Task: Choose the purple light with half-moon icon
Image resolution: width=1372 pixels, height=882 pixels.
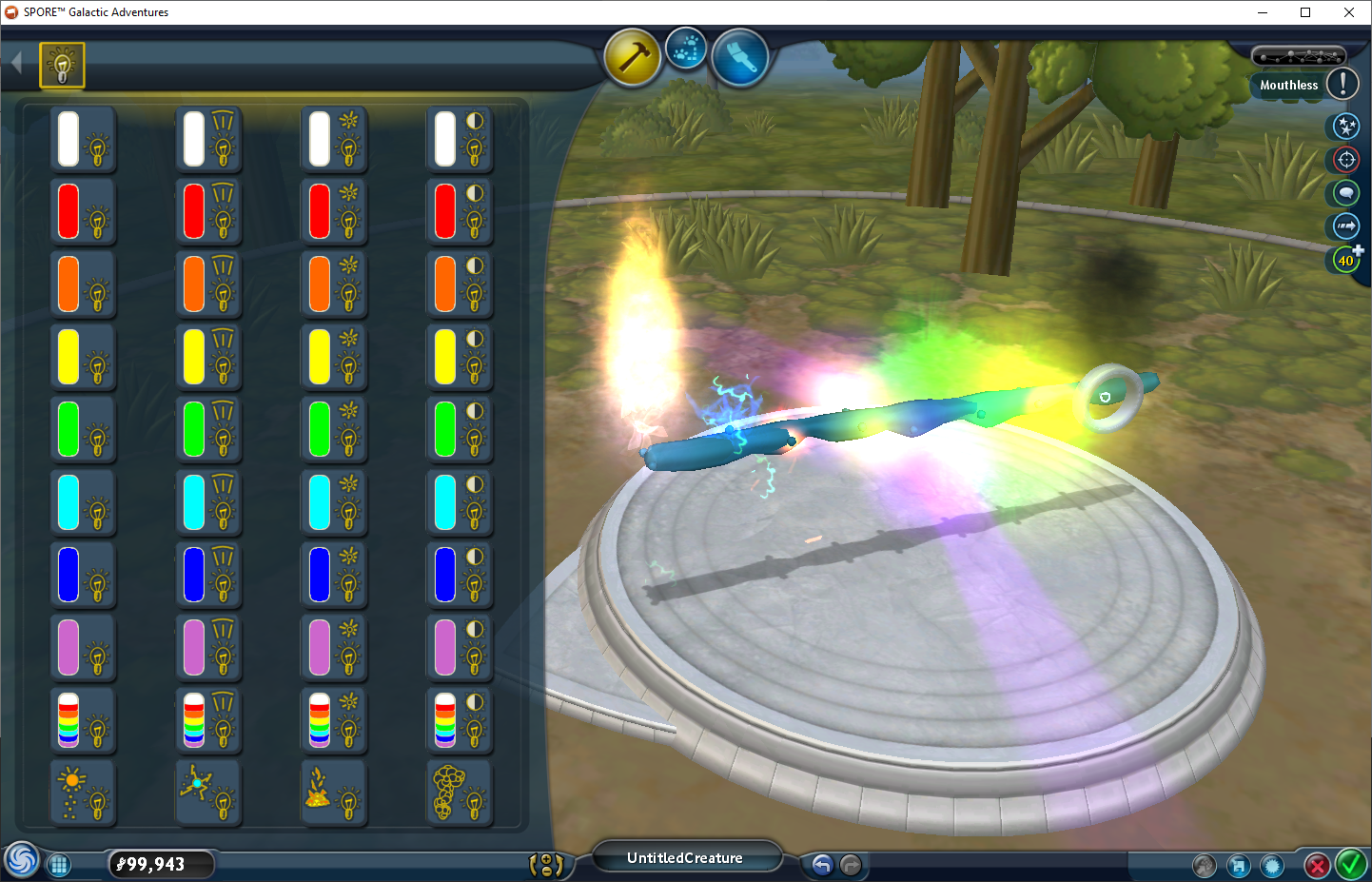Action: [x=460, y=649]
